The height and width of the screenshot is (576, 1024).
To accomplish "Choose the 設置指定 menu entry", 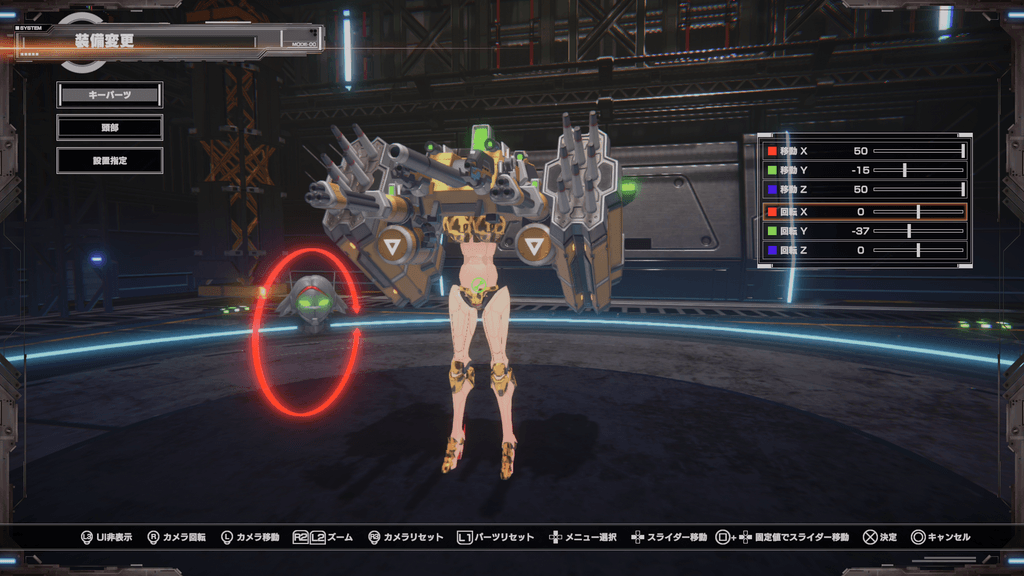I will click(x=109, y=160).
